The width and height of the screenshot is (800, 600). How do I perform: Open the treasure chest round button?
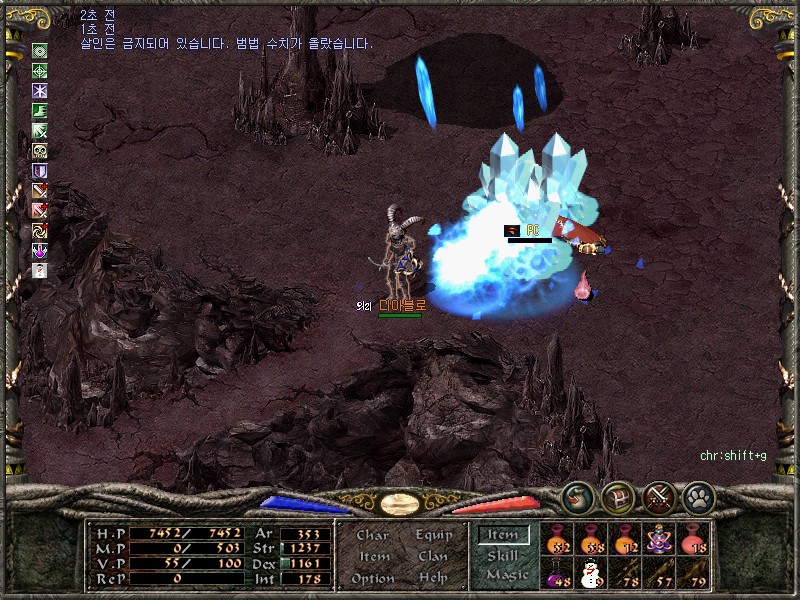point(618,497)
